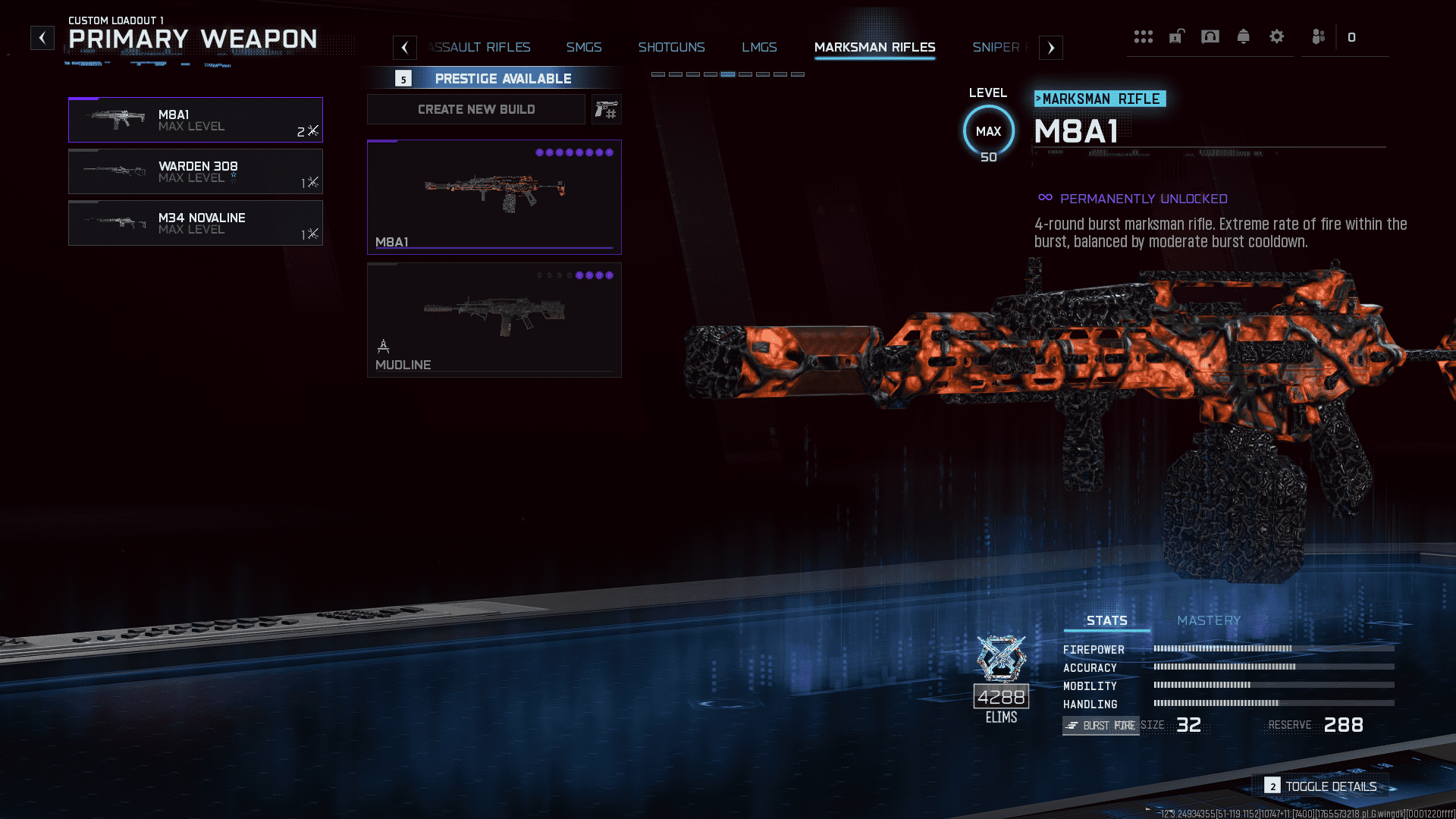
Task: Click the elims emblem above 4288
Action: (x=1000, y=658)
